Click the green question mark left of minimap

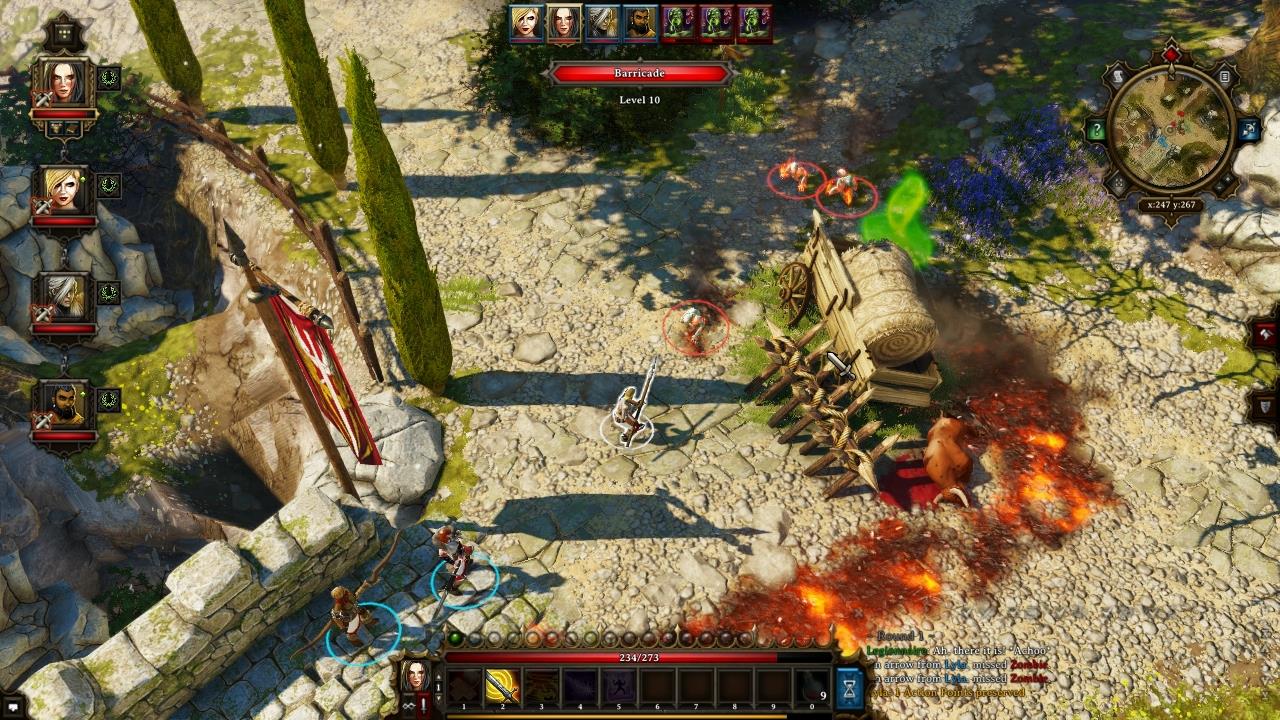pyautogui.click(x=1098, y=129)
